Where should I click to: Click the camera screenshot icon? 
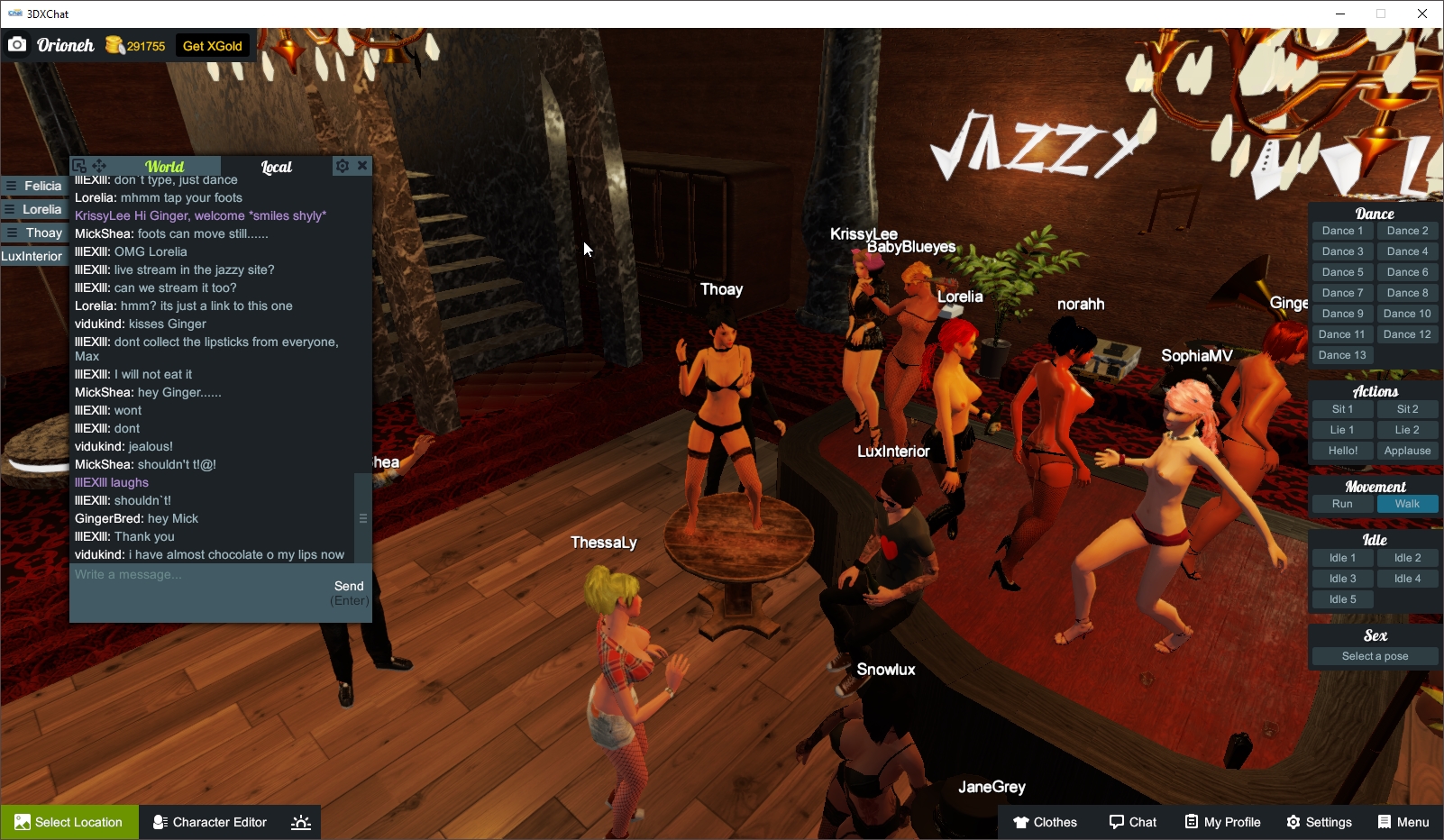tap(17, 44)
